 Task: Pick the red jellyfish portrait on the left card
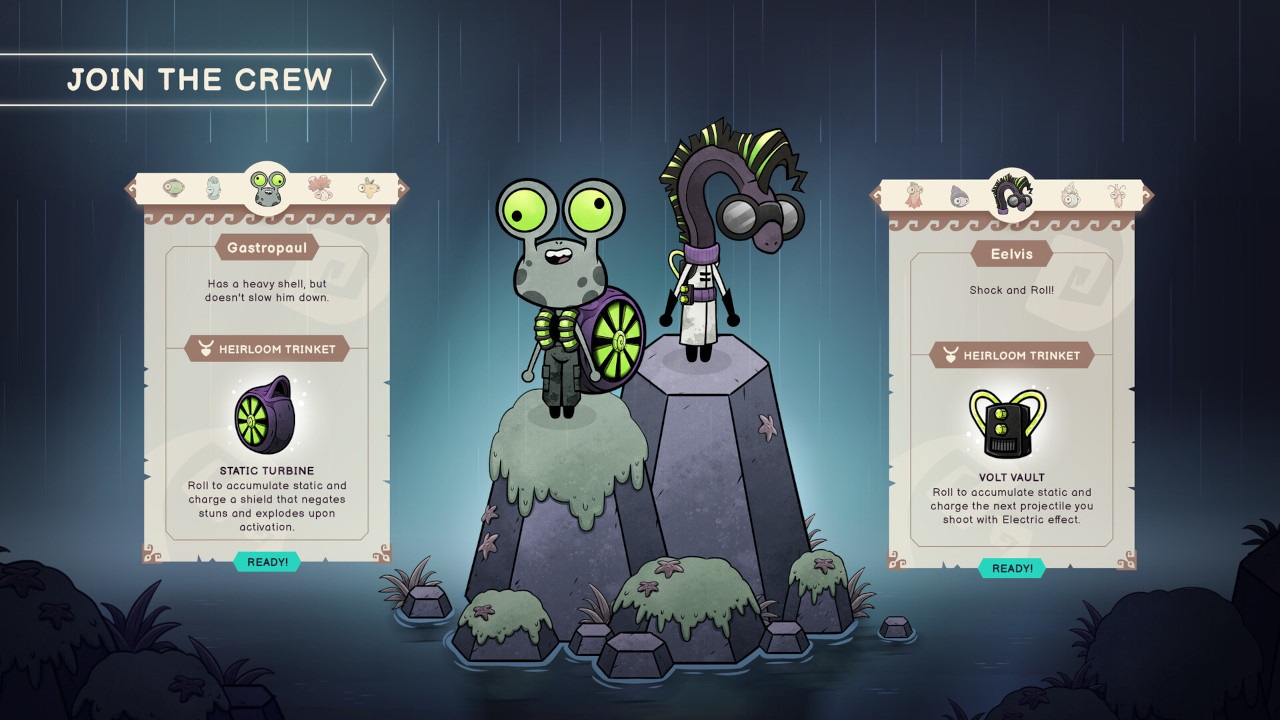318,188
